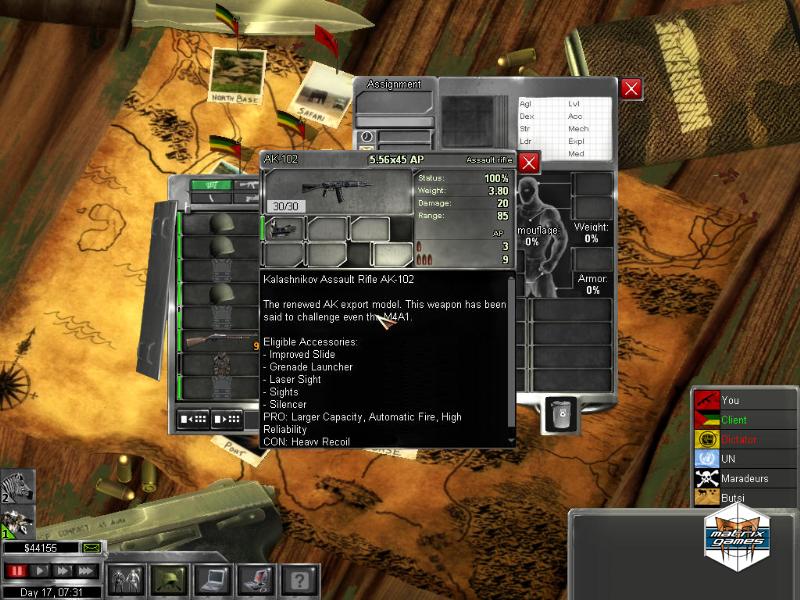Select the shotgun in the inventory list
Viewport: 800px width, 600px height.
(214, 340)
